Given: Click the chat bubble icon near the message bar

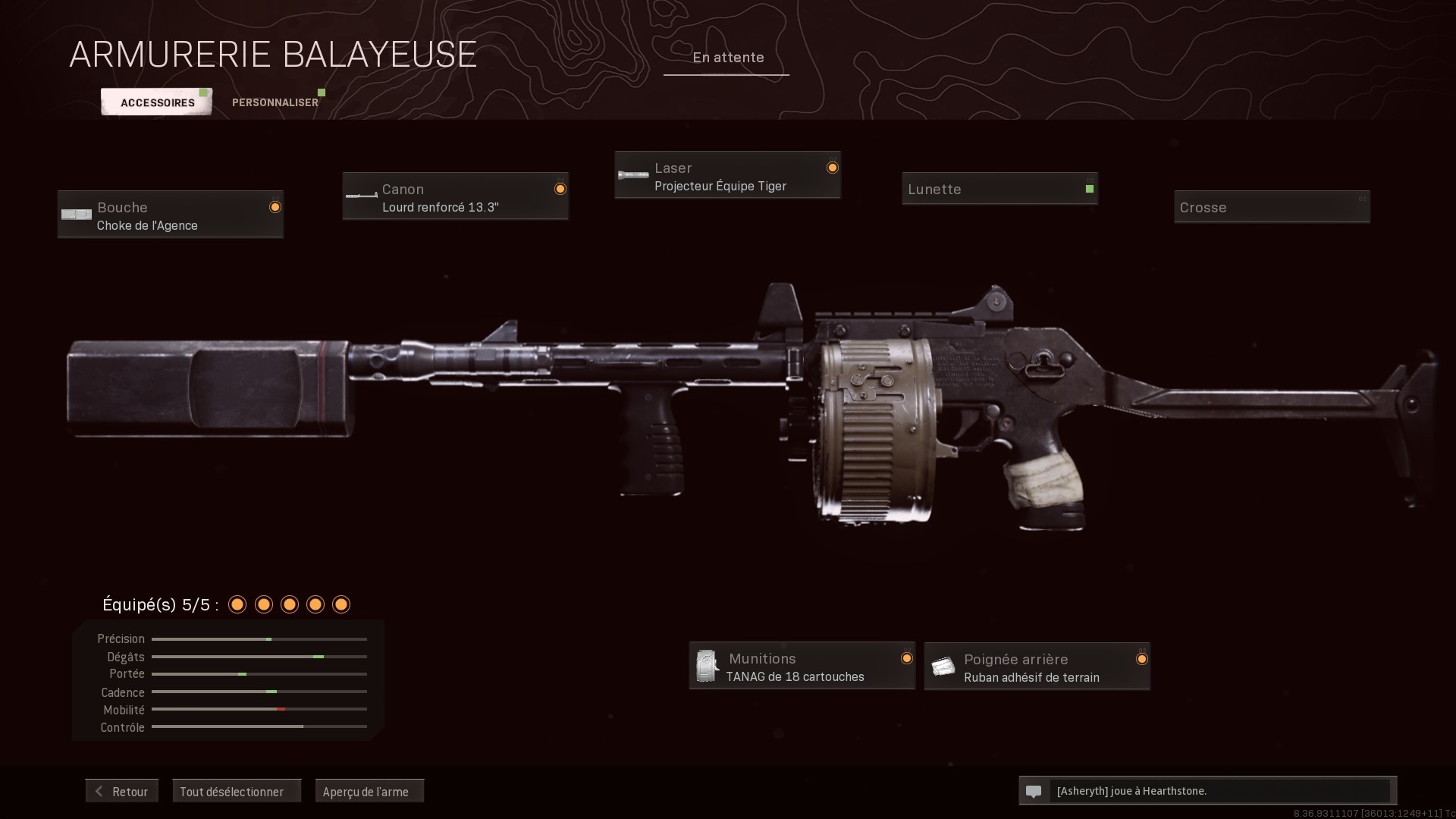Looking at the screenshot, I should tap(1034, 791).
